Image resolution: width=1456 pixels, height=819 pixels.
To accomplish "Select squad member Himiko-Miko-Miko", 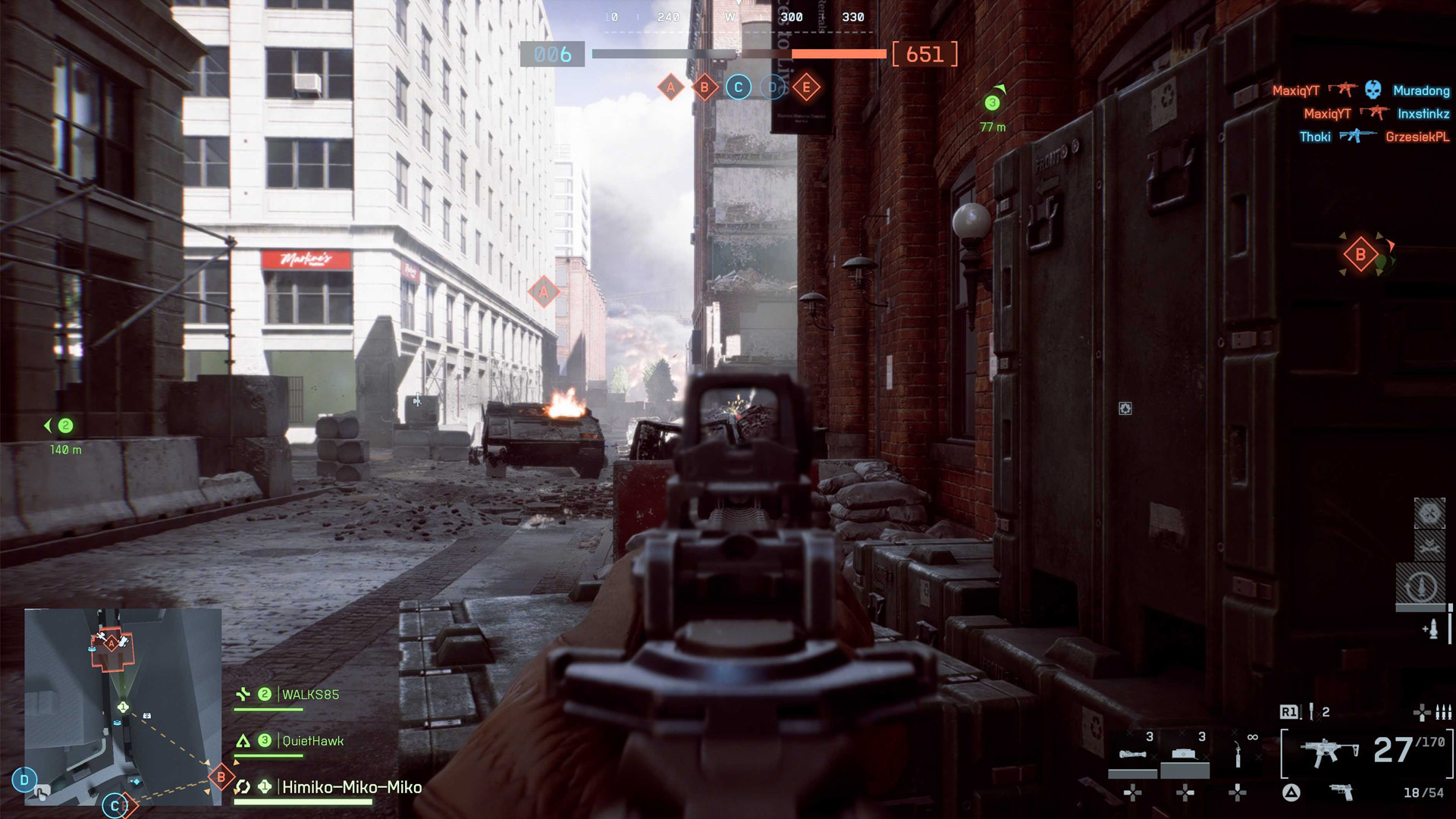I will point(351,787).
